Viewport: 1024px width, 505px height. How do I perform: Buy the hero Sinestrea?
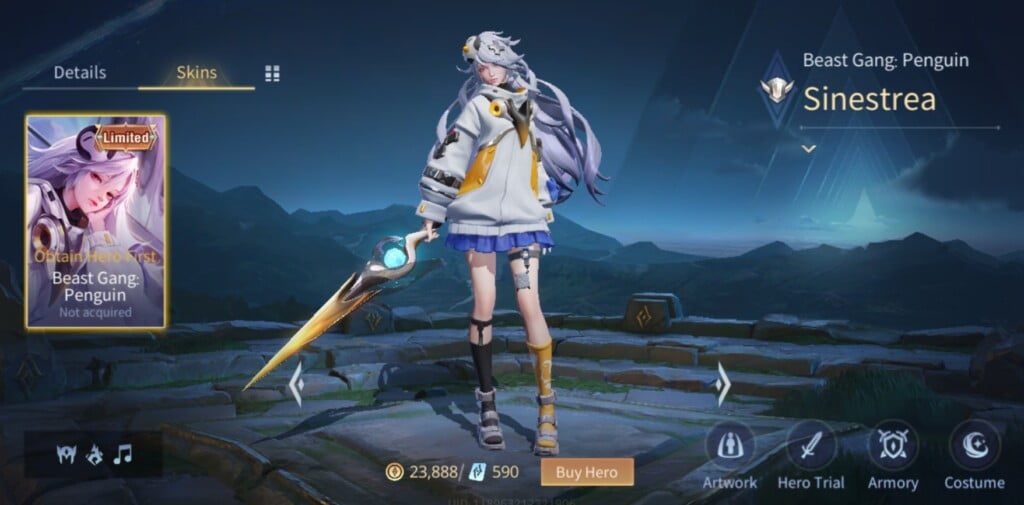(x=587, y=471)
